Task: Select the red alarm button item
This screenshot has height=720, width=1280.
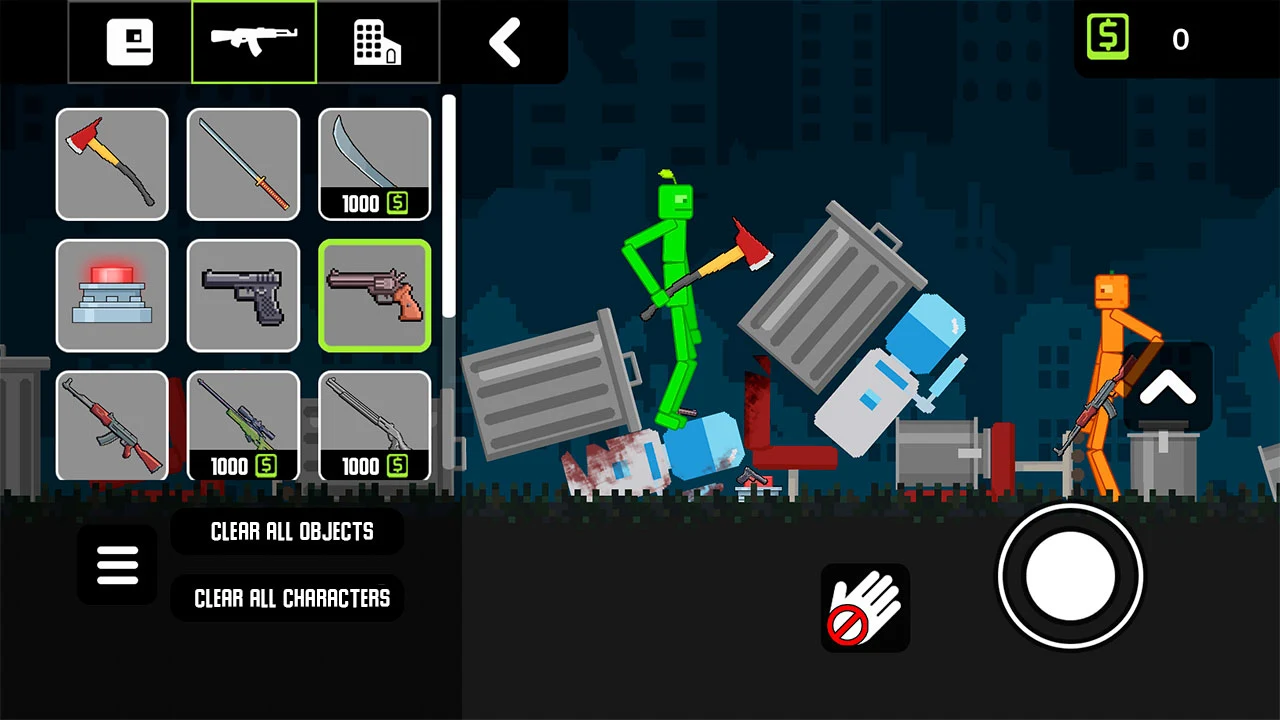Action: [x=112, y=296]
